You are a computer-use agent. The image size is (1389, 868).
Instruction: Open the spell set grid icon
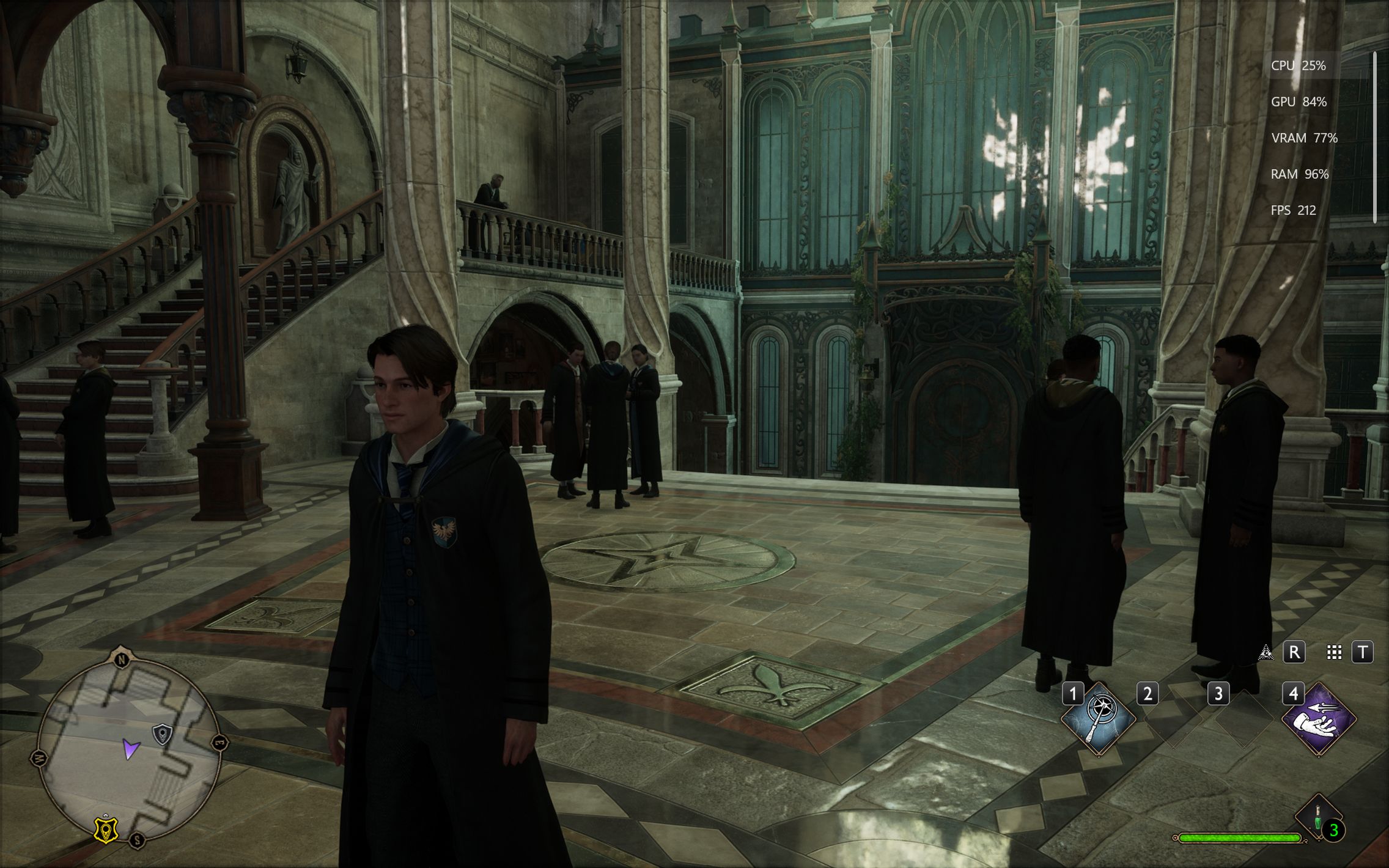pyautogui.click(x=1334, y=652)
